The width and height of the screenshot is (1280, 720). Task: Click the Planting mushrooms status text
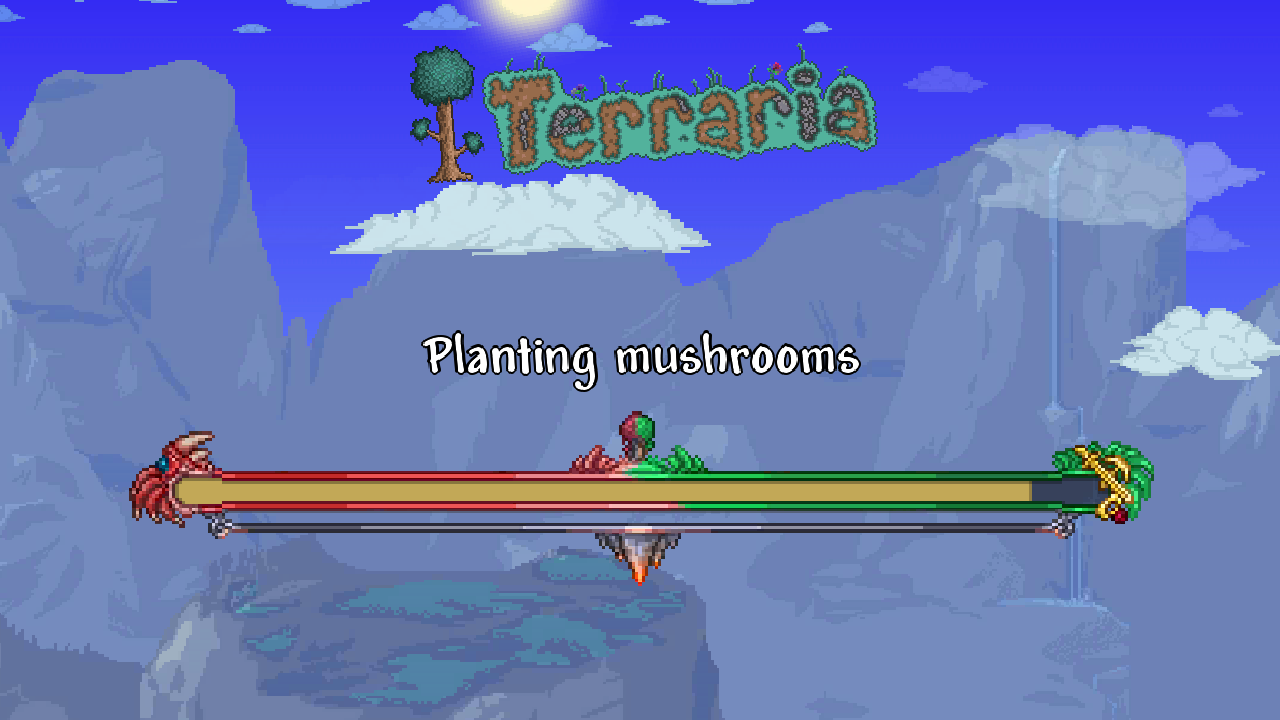pyautogui.click(x=643, y=356)
